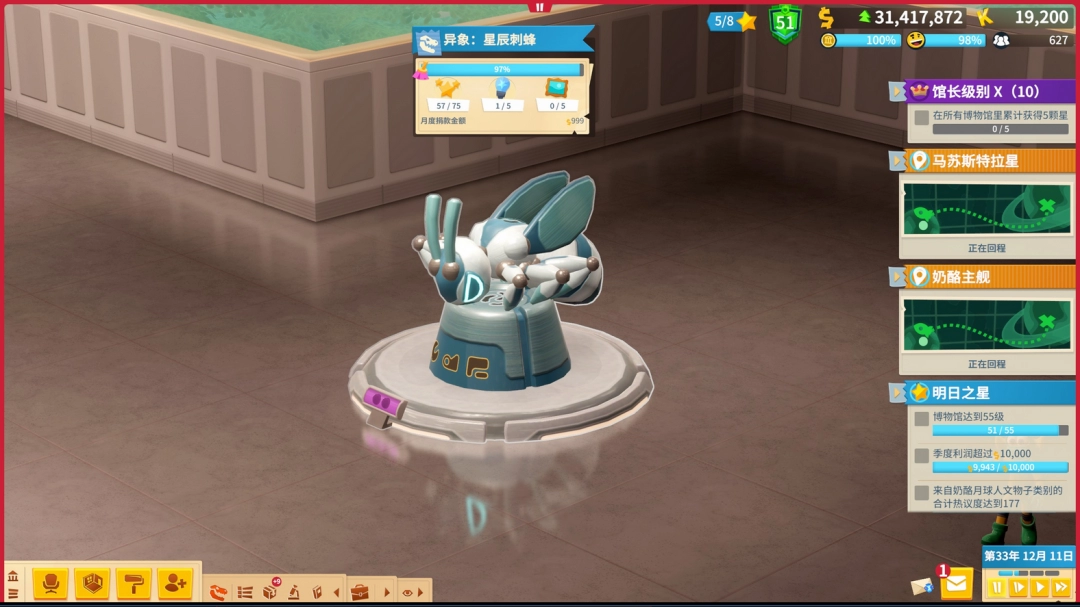Open the yellow mail inbox button
Image resolution: width=1080 pixels, height=607 pixels.
pyautogui.click(x=957, y=582)
